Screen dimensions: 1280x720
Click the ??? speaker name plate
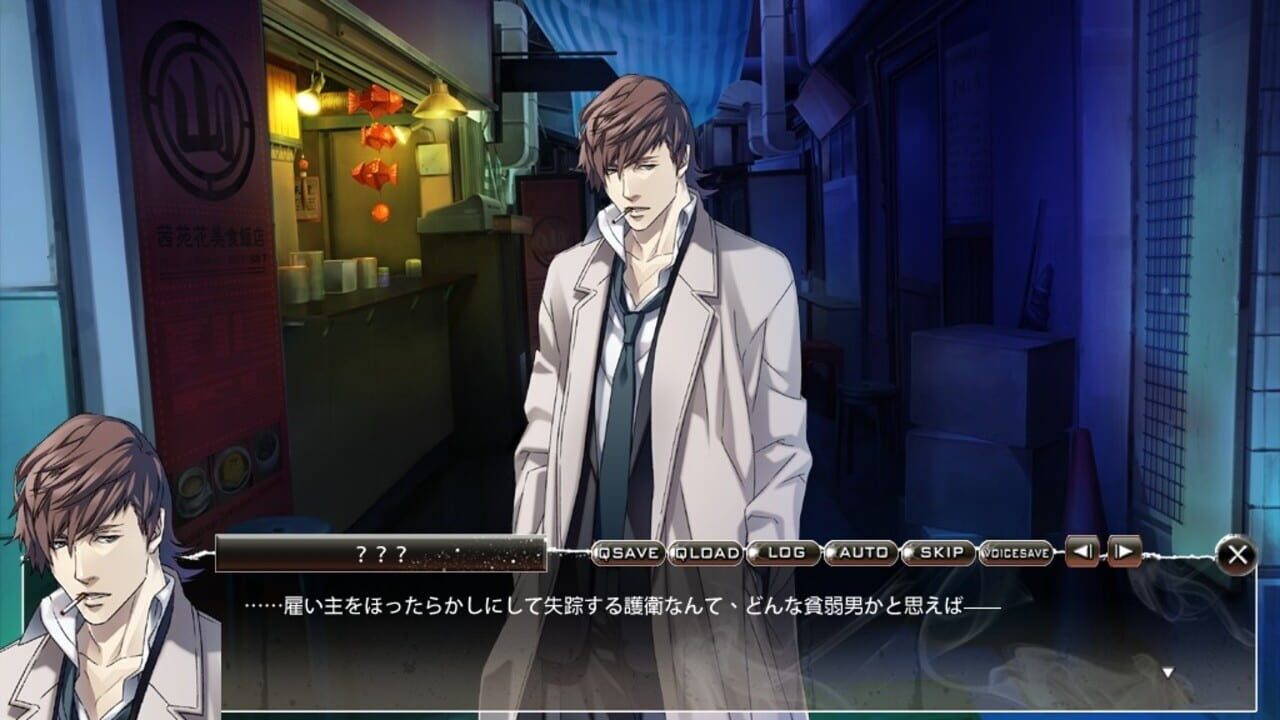click(x=380, y=551)
